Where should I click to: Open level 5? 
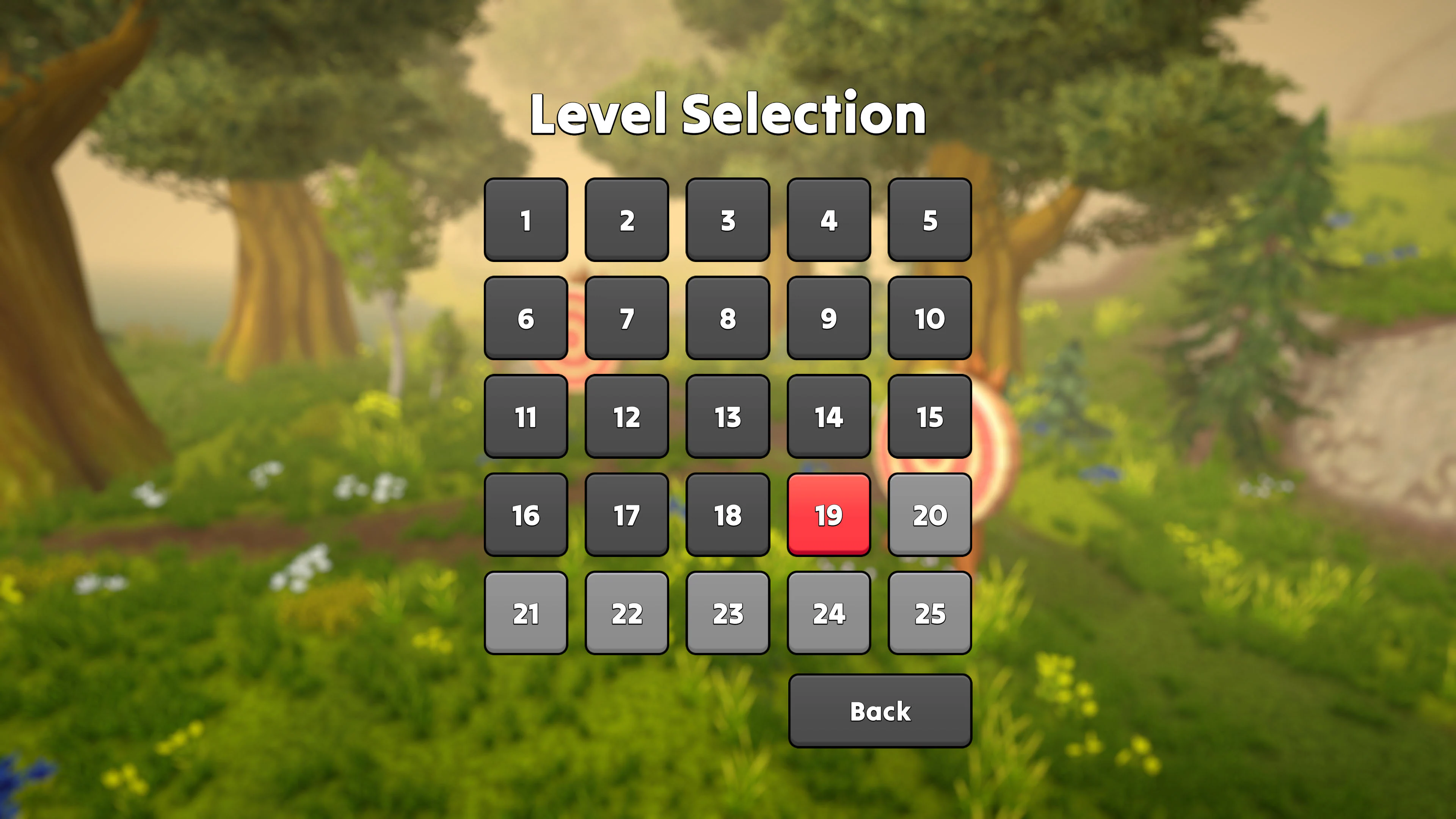[930, 221]
